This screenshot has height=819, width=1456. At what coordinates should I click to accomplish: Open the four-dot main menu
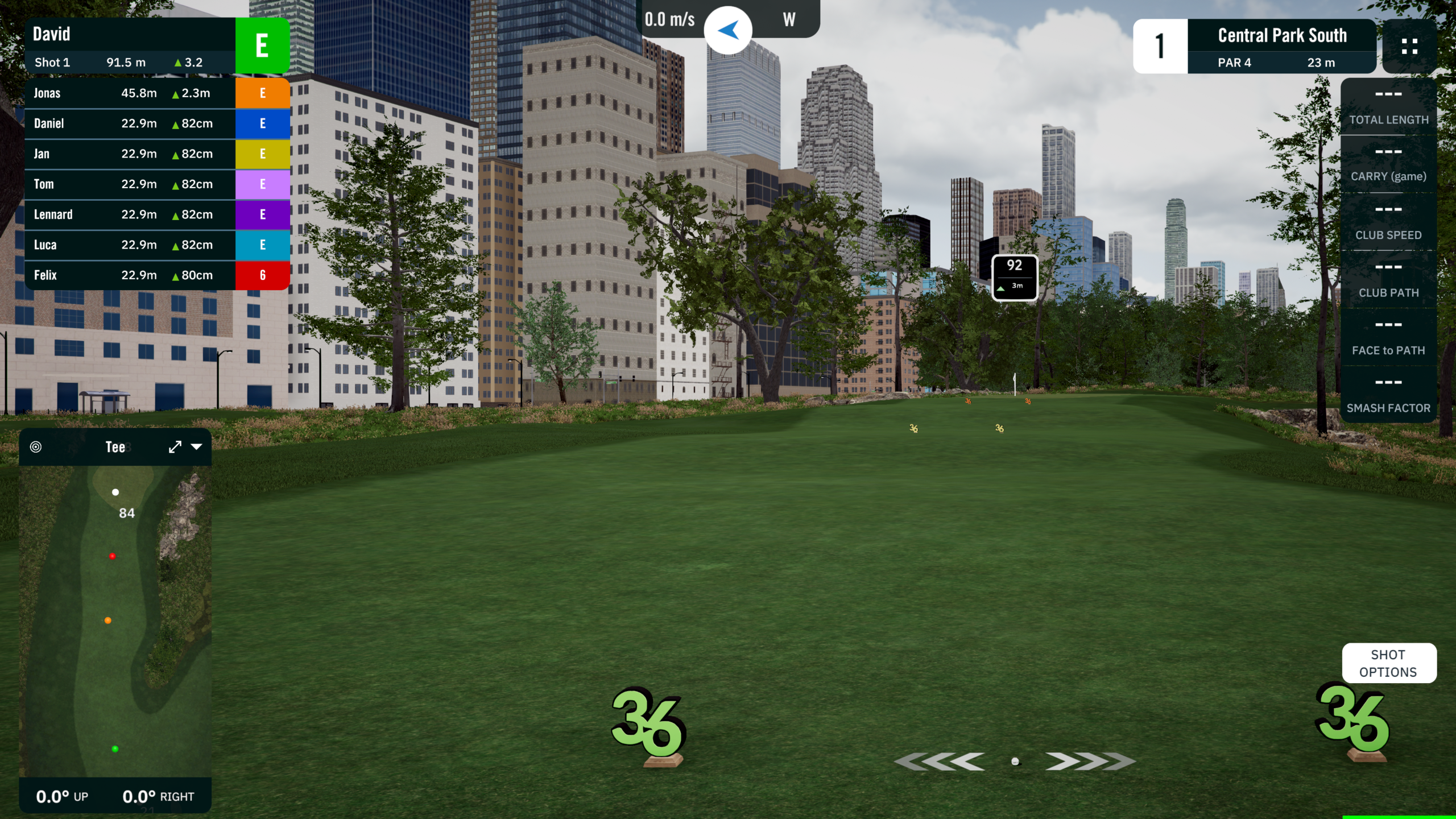click(x=1409, y=46)
